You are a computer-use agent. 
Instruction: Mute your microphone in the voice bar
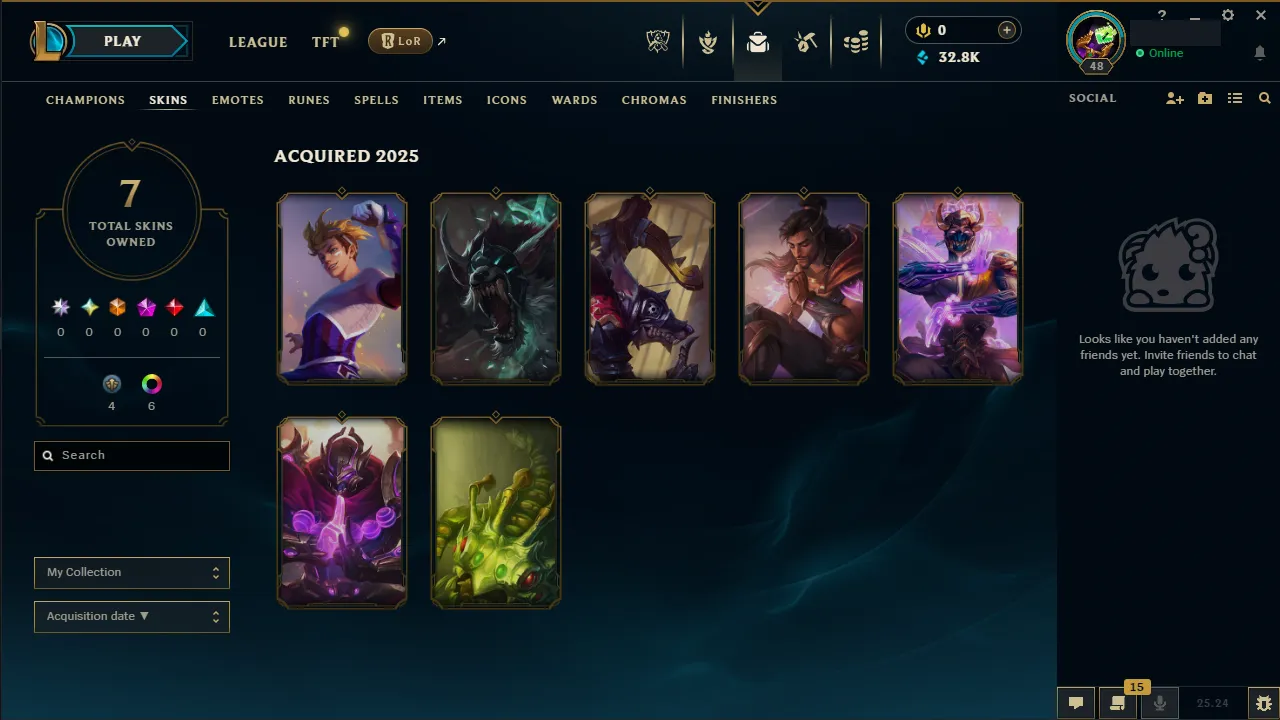(x=1160, y=704)
